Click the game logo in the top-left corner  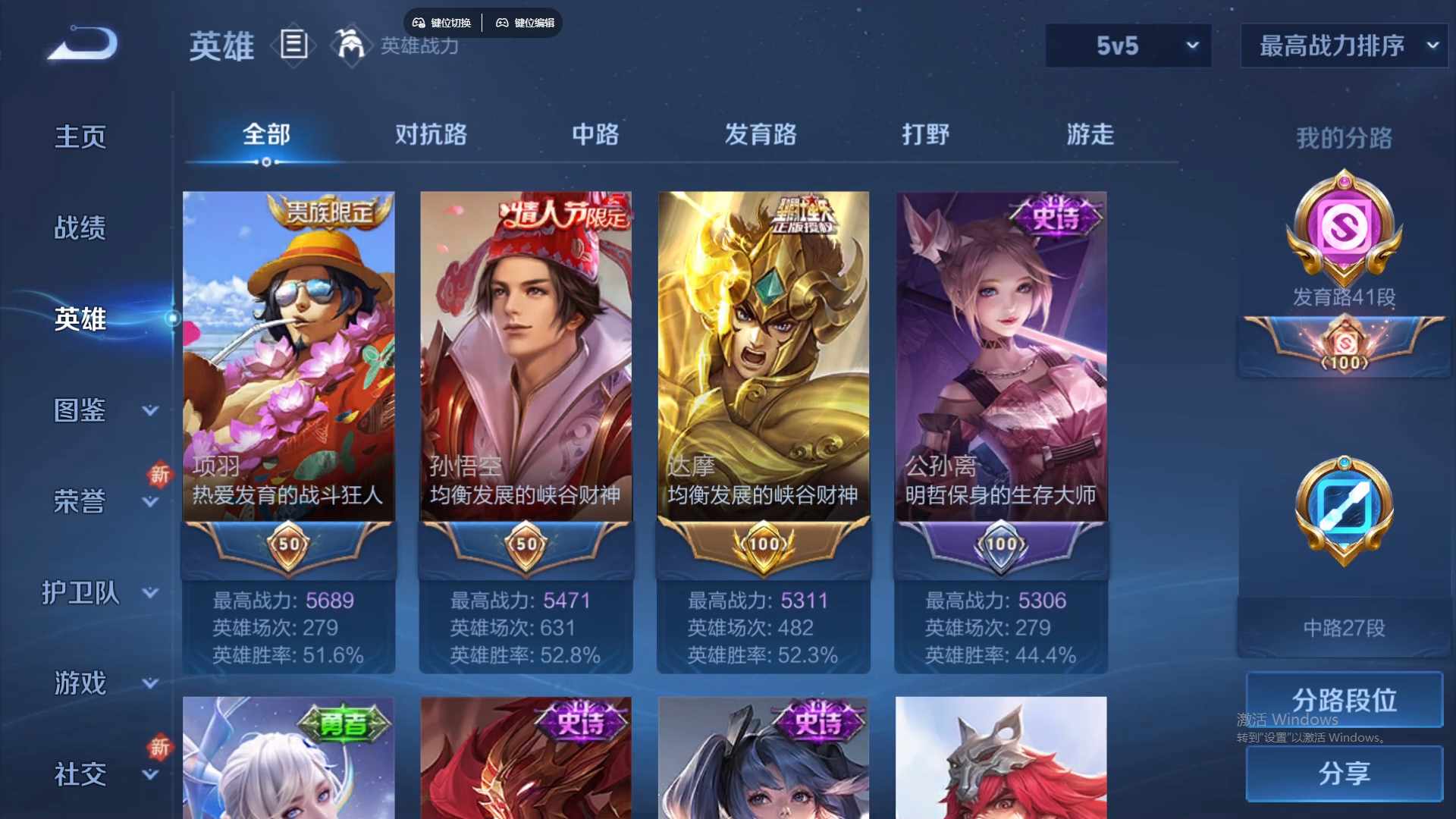[x=81, y=45]
